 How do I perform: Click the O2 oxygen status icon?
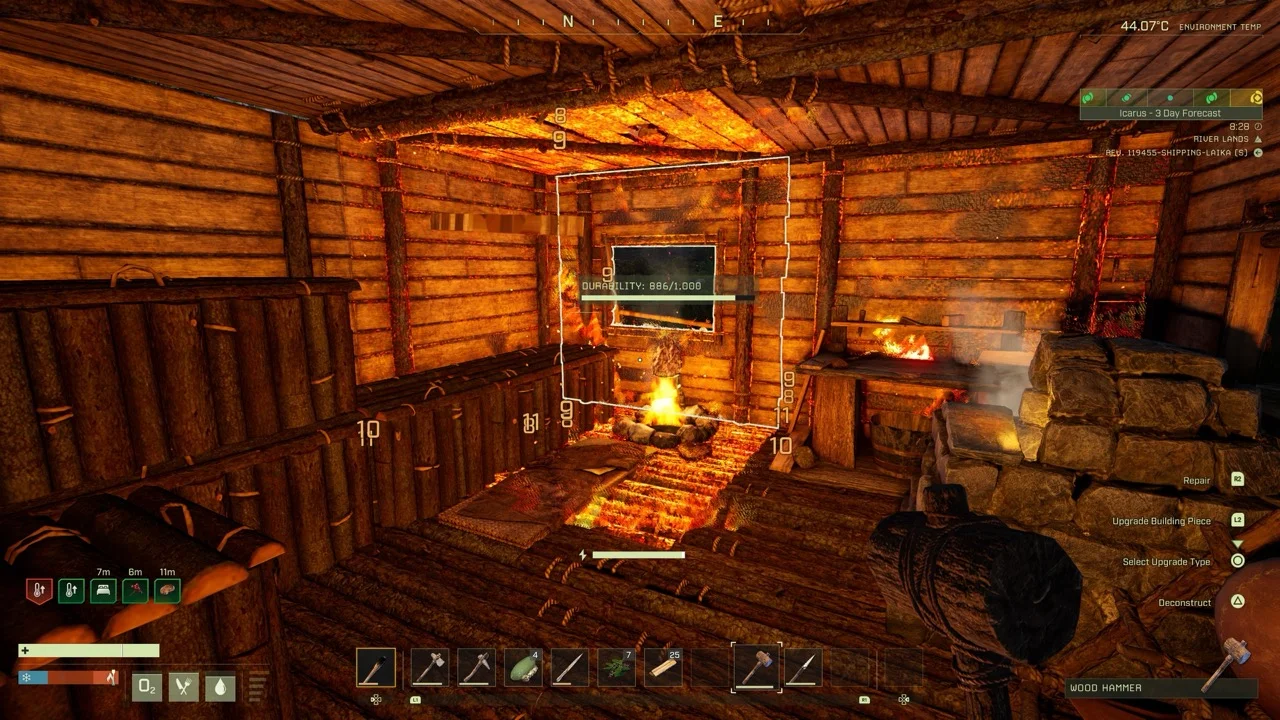(x=147, y=687)
